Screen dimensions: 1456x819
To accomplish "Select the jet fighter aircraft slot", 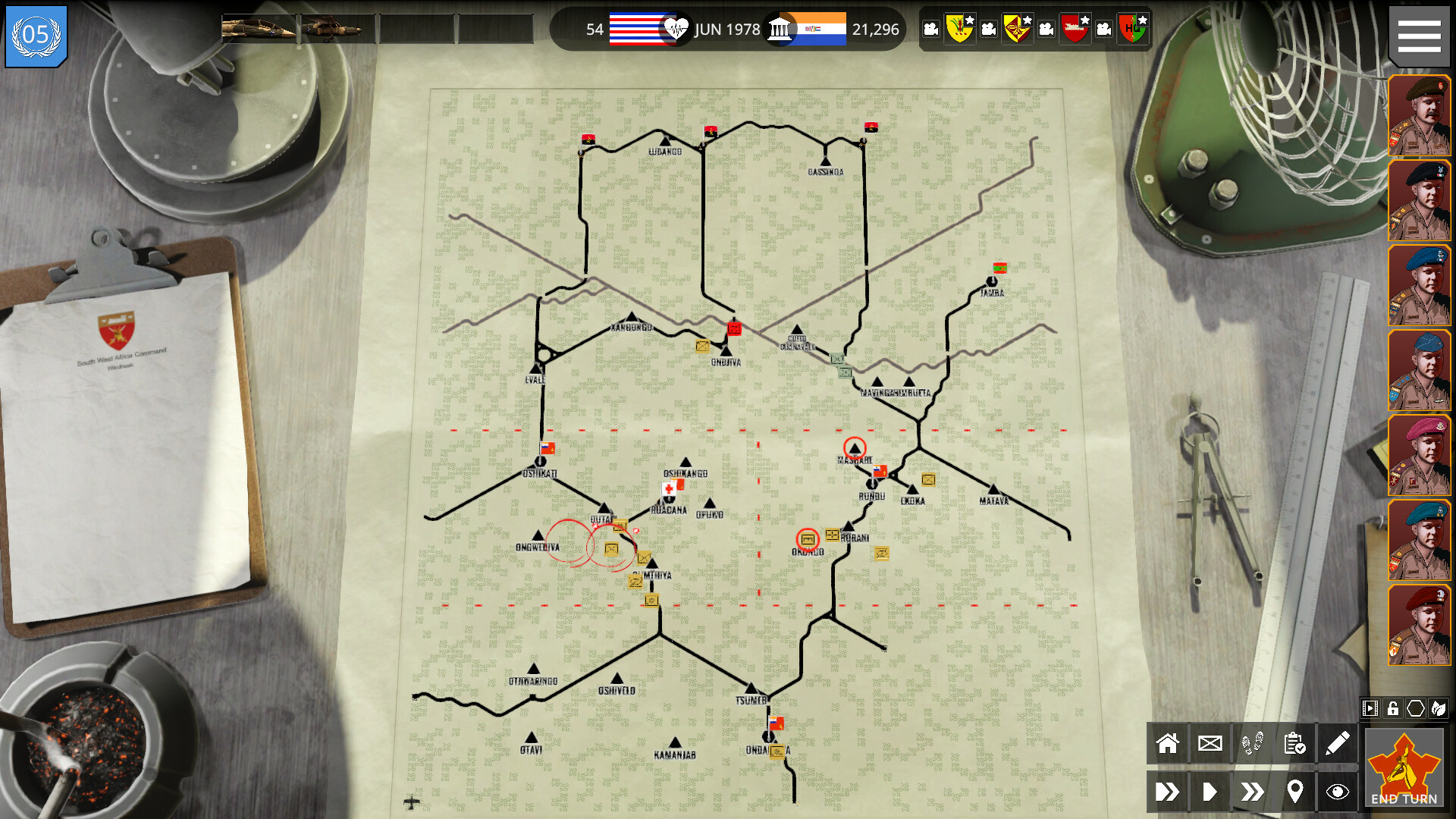I will pyautogui.click(x=259, y=29).
